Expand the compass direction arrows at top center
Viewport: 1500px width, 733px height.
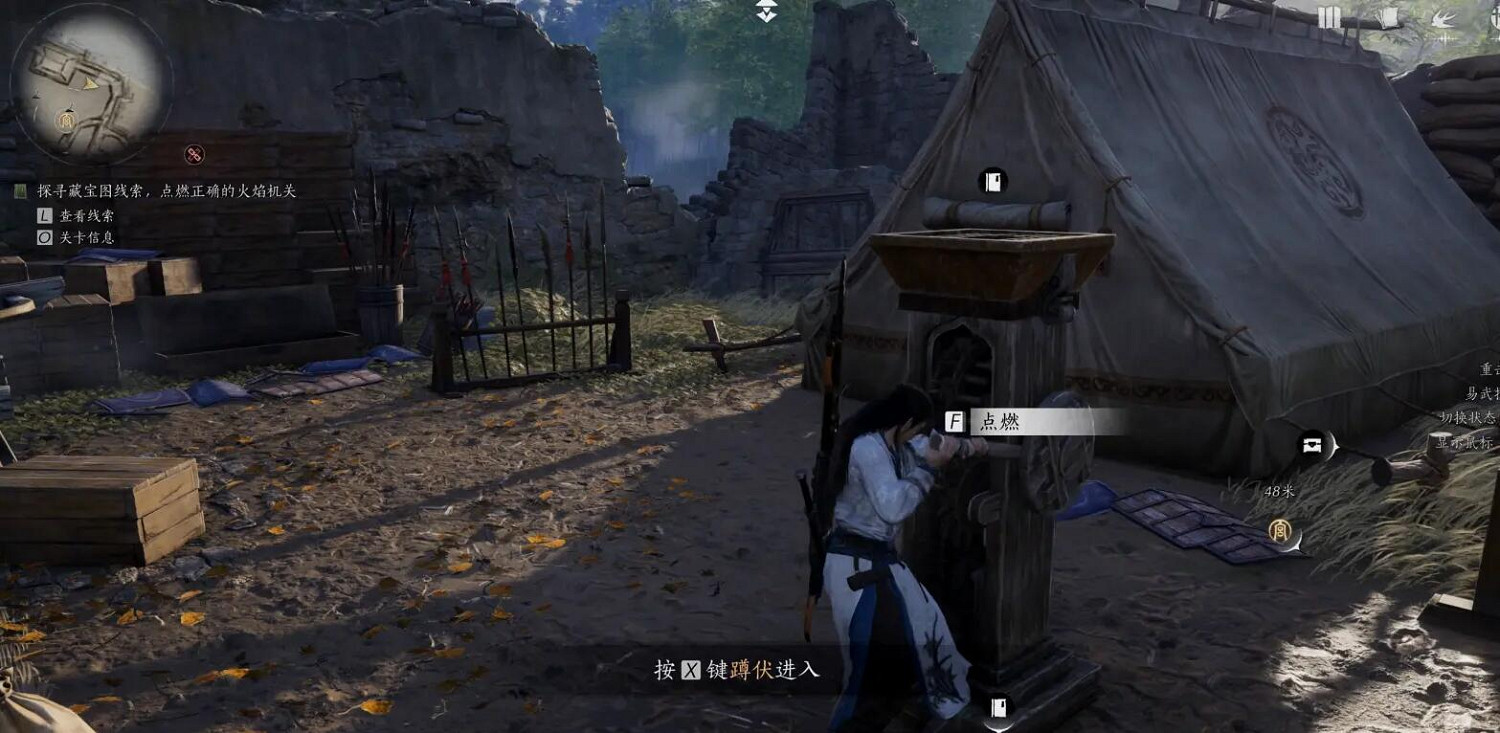[765, 14]
